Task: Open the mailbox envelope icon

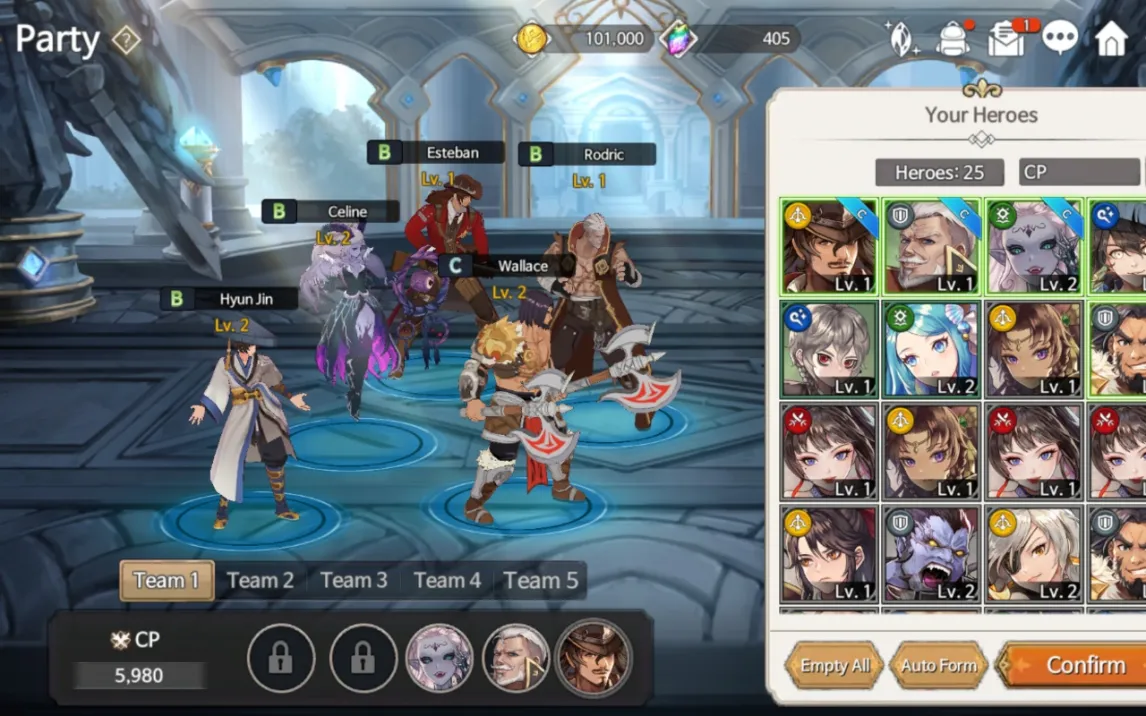Action: (x=1006, y=39)
